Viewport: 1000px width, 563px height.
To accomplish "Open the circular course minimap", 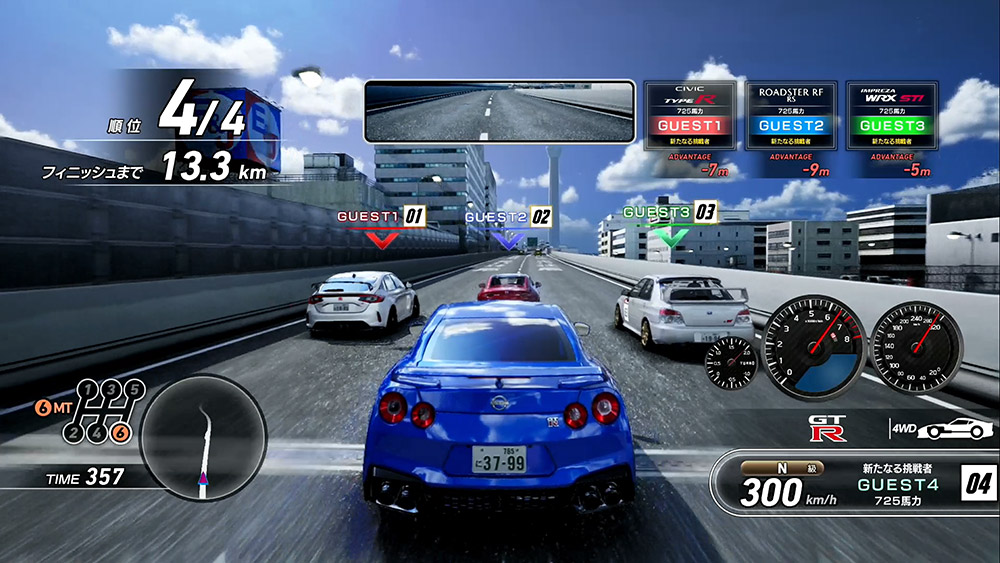I will click(x=203, y=436).
